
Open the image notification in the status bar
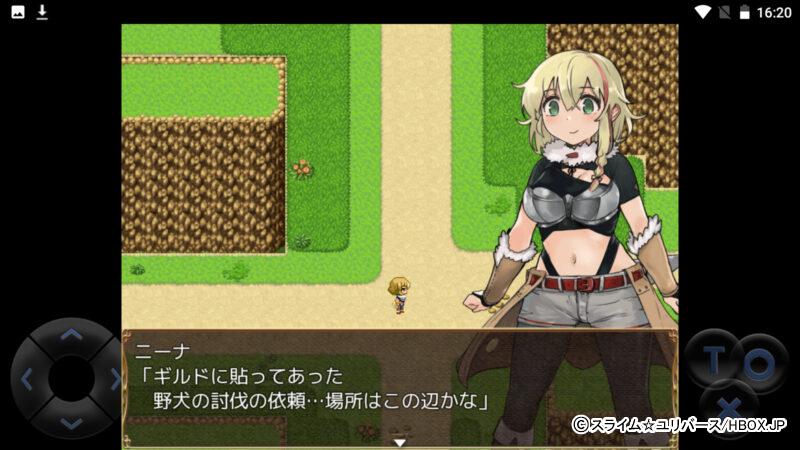[18, 12]
